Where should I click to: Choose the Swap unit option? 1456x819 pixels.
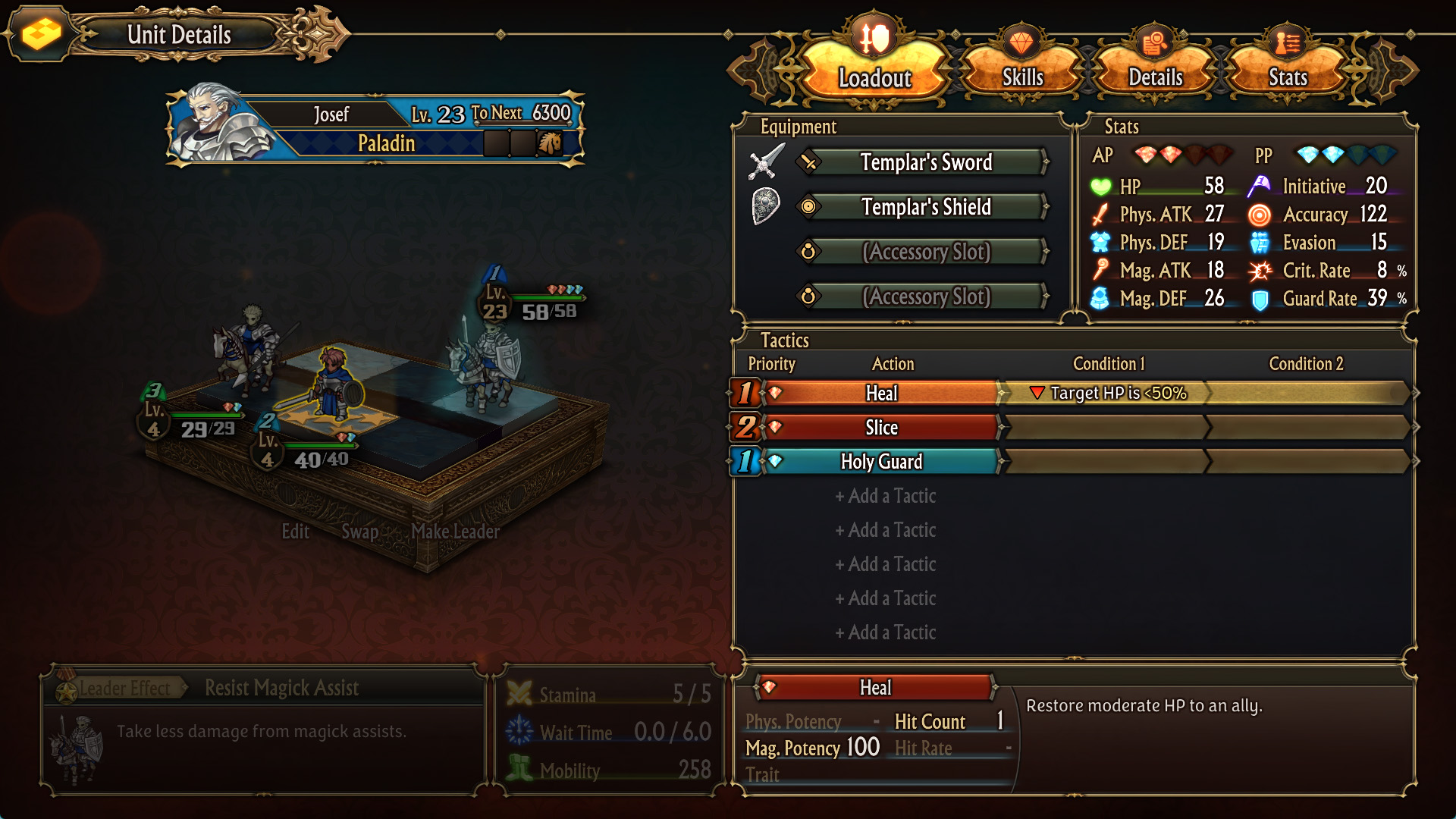coord(359,532)
